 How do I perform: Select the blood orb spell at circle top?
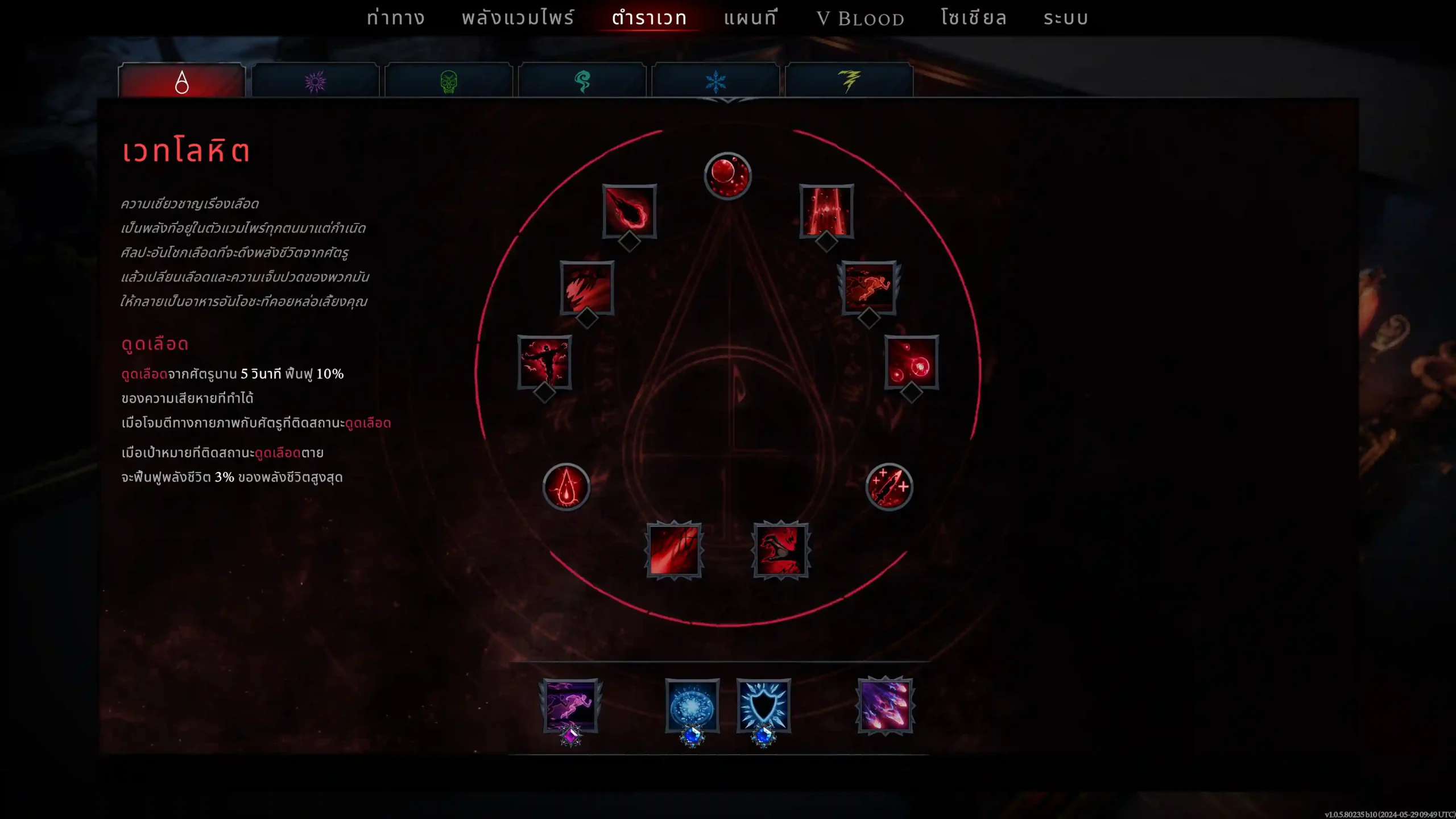pyautogui.click(x=727, y=175)
